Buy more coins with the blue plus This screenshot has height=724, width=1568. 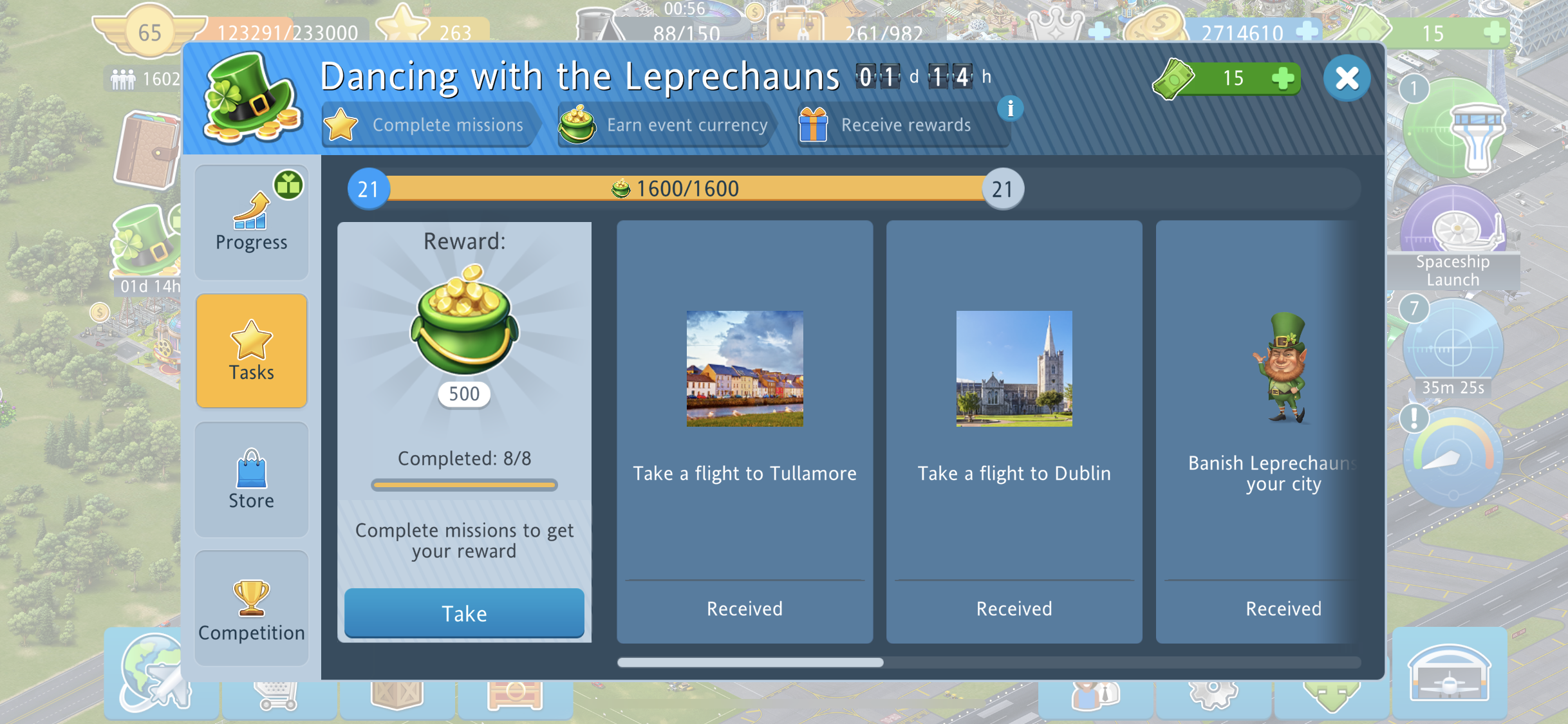pyautogui.click(x=1307, y=31)
